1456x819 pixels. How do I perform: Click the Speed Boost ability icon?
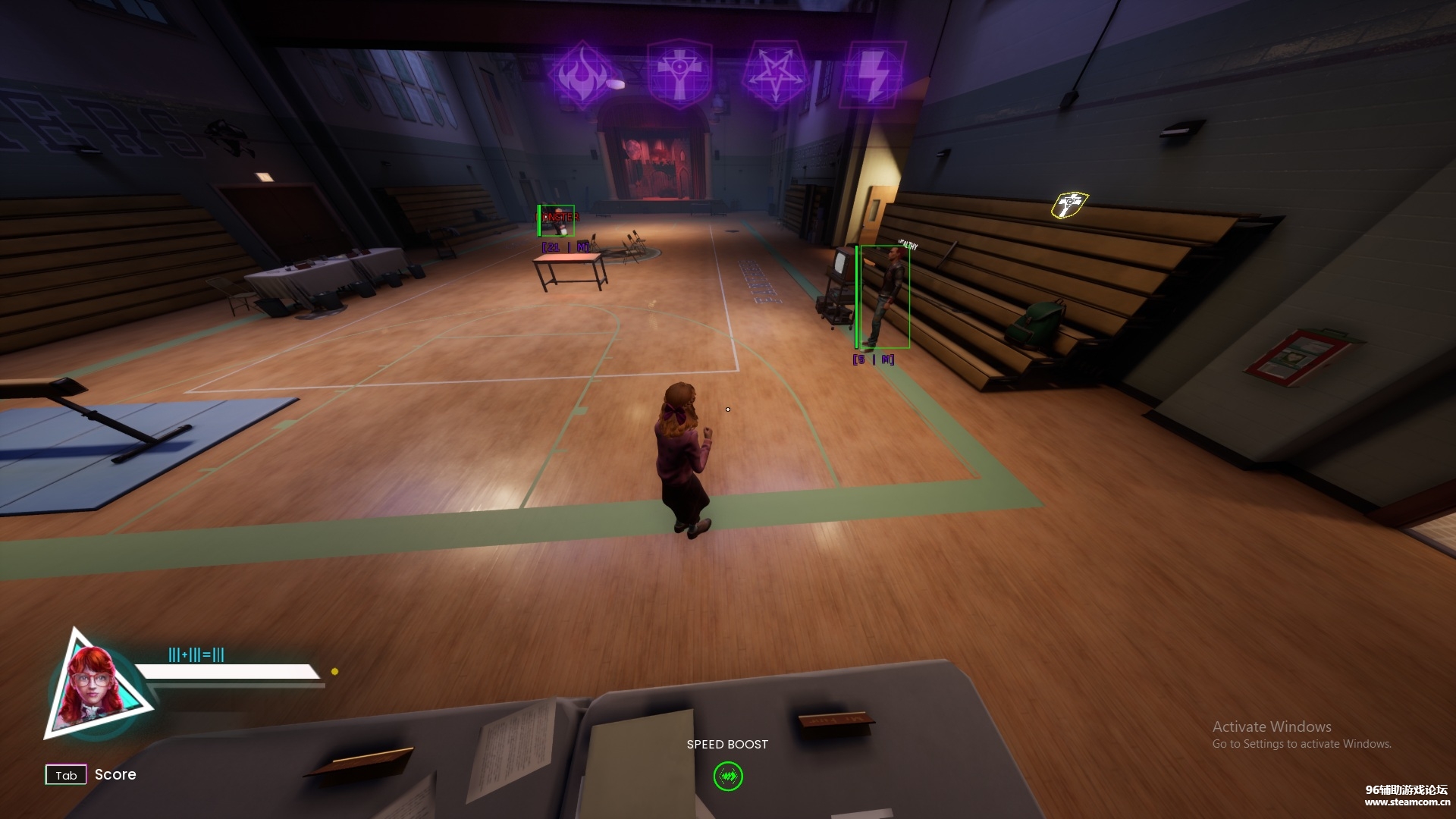click(728, 776)
